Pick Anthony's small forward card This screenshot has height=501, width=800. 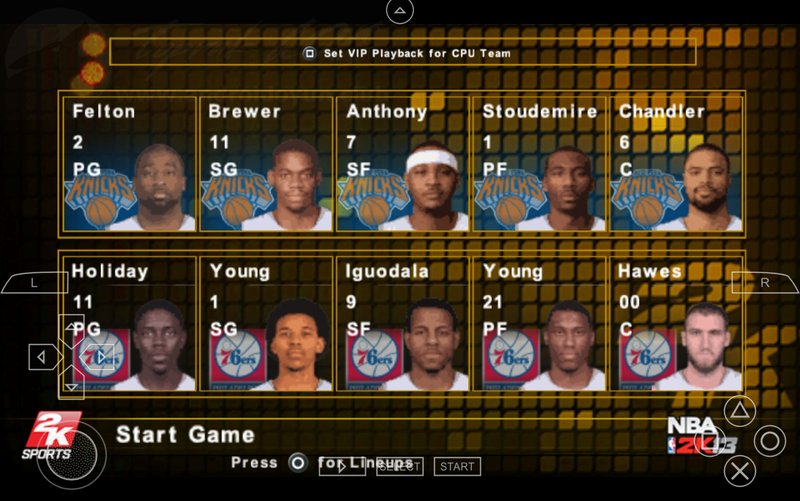(x=402, y=164)
